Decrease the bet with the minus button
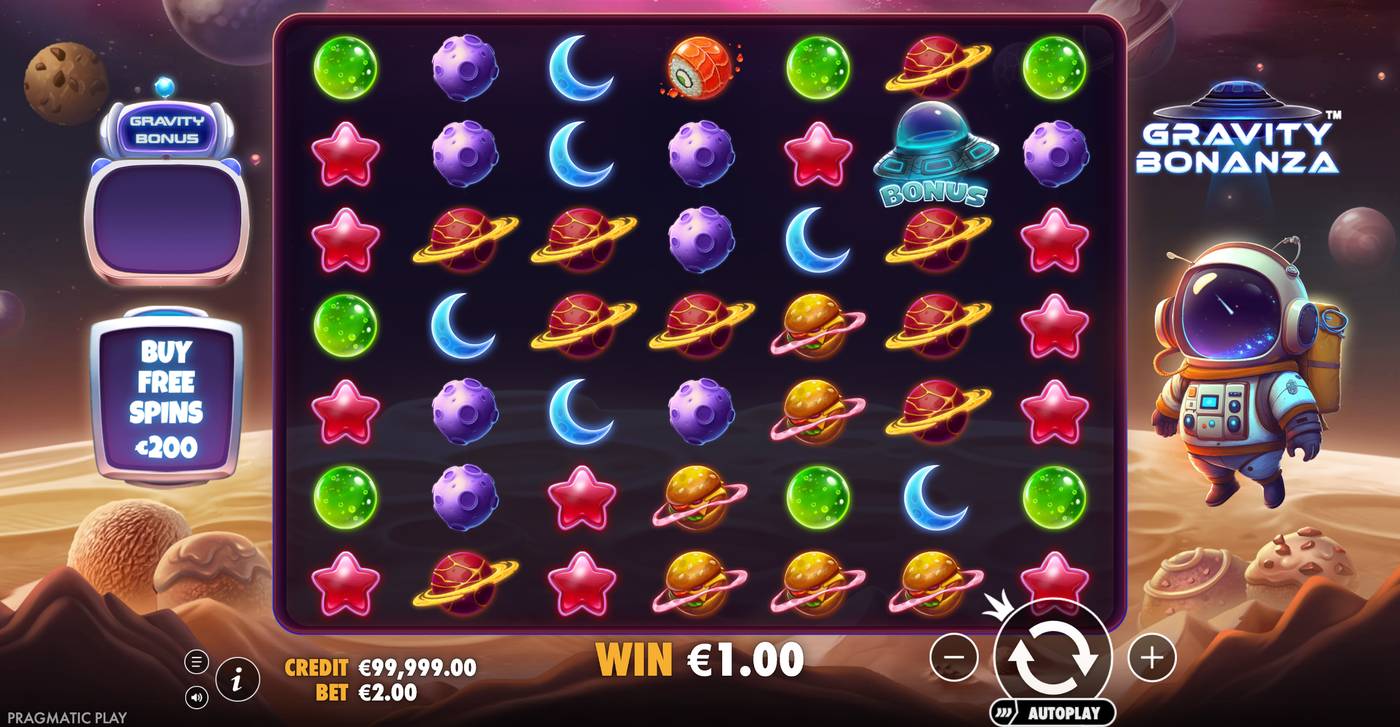Viewport: 1400px width, 727px height. [x=954, y=659]
